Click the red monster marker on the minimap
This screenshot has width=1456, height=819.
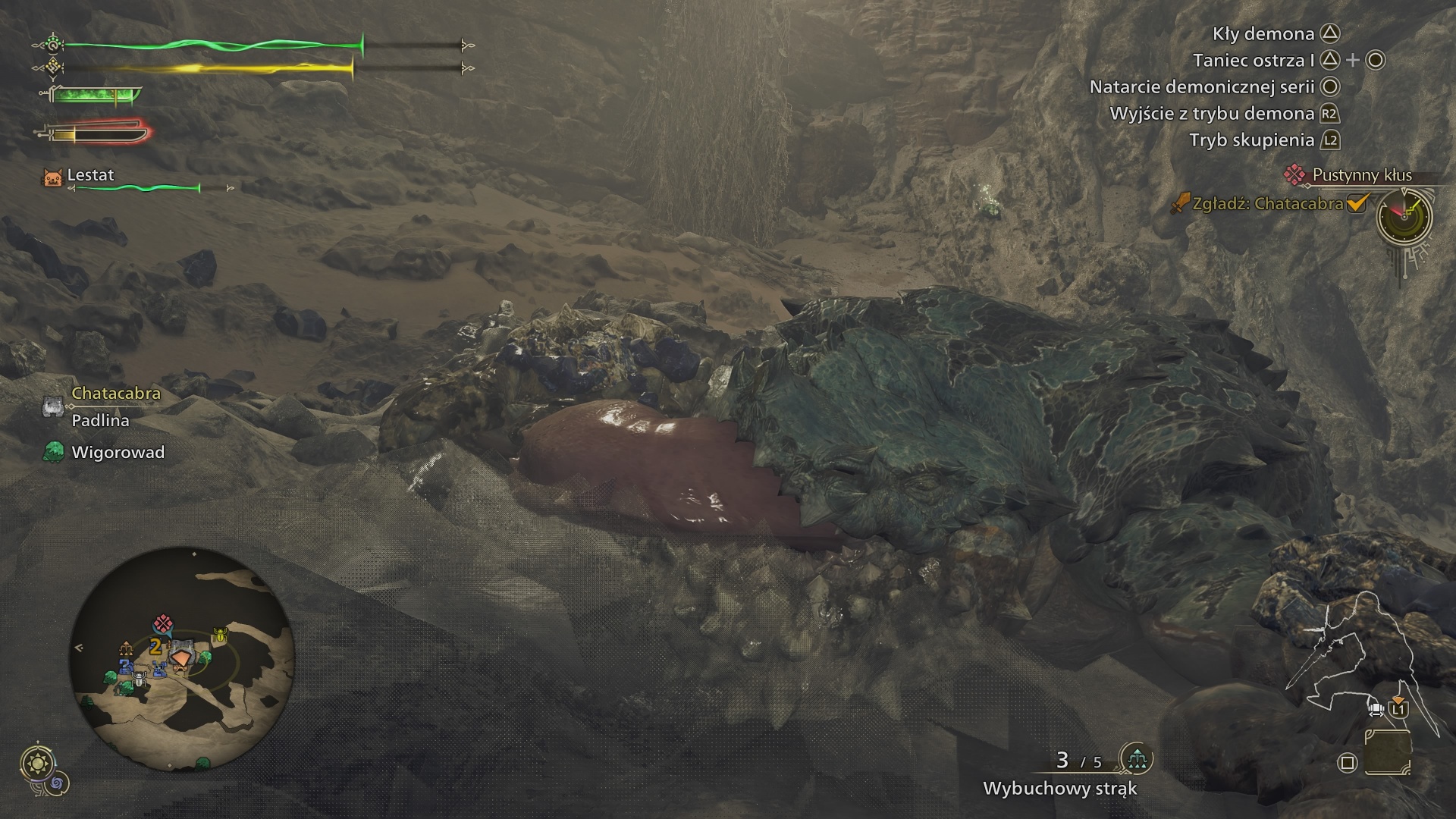point(162,624)
